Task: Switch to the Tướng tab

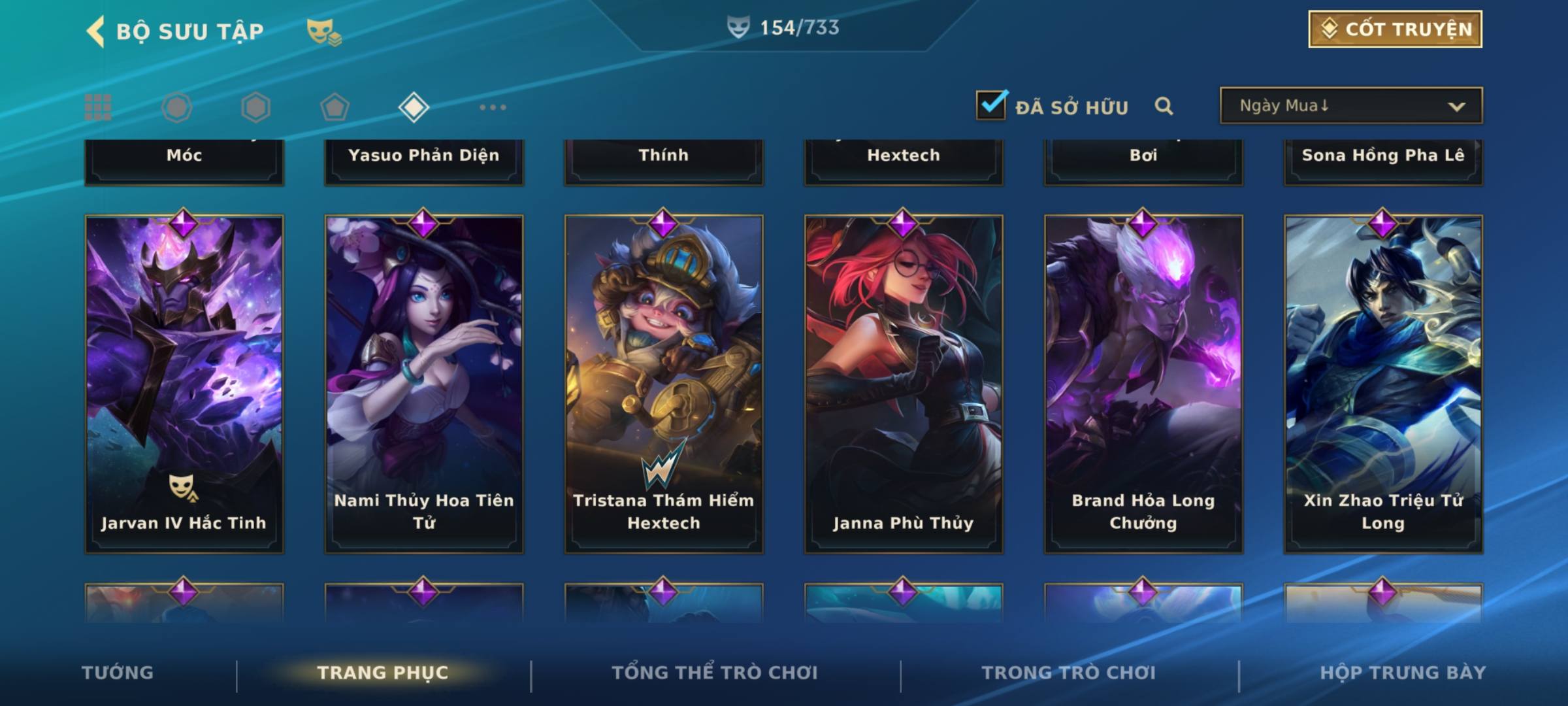Action: [118, 673]
